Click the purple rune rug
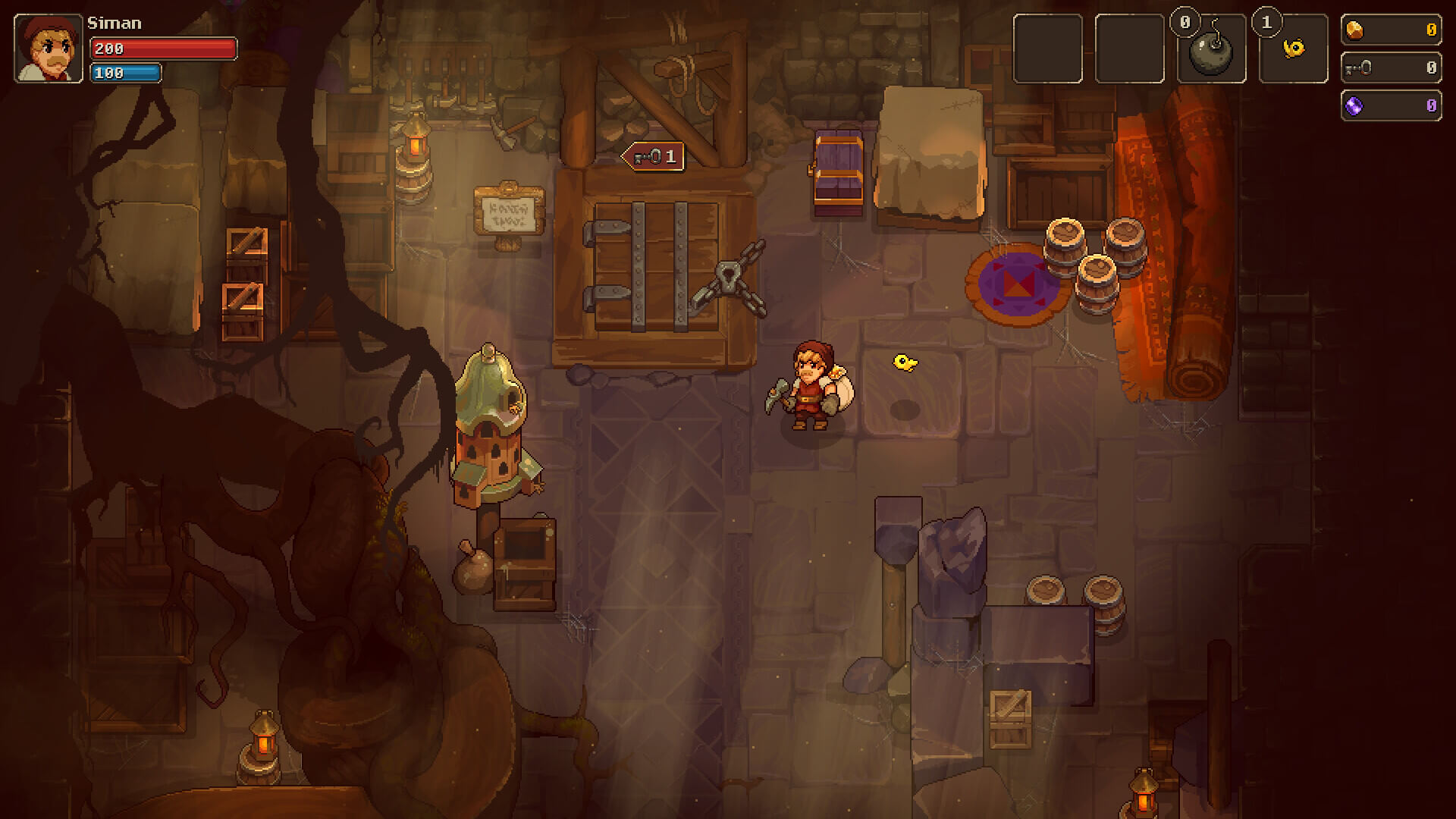The width and height of the screenshot is (1456, 819). [1016, 284]
